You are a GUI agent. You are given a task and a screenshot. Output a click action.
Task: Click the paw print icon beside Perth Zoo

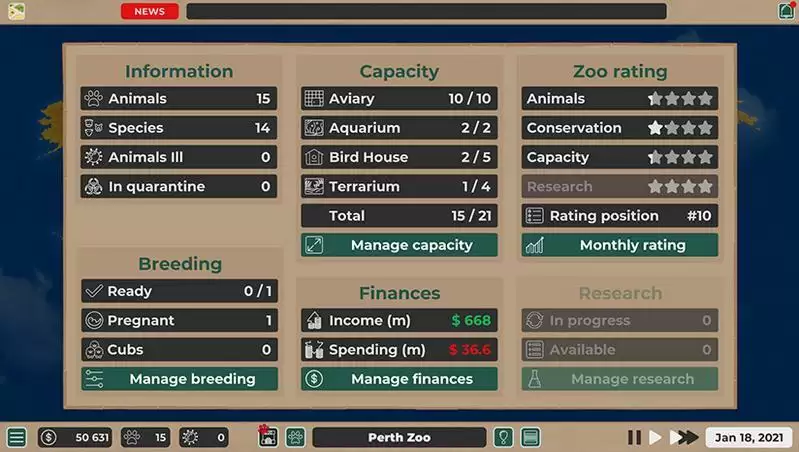[295, 437]
